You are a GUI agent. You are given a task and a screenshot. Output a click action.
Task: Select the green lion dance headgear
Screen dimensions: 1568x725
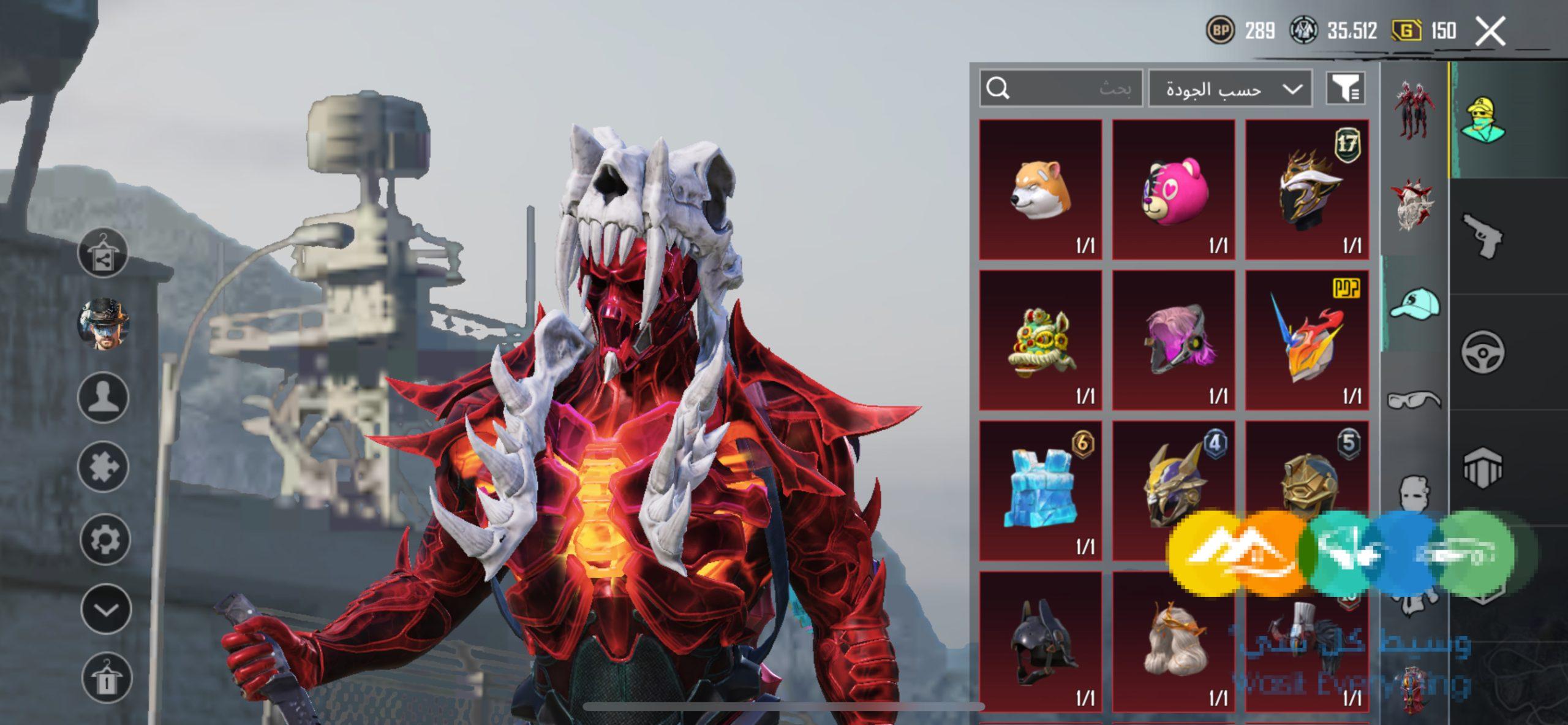point(1041,340)
